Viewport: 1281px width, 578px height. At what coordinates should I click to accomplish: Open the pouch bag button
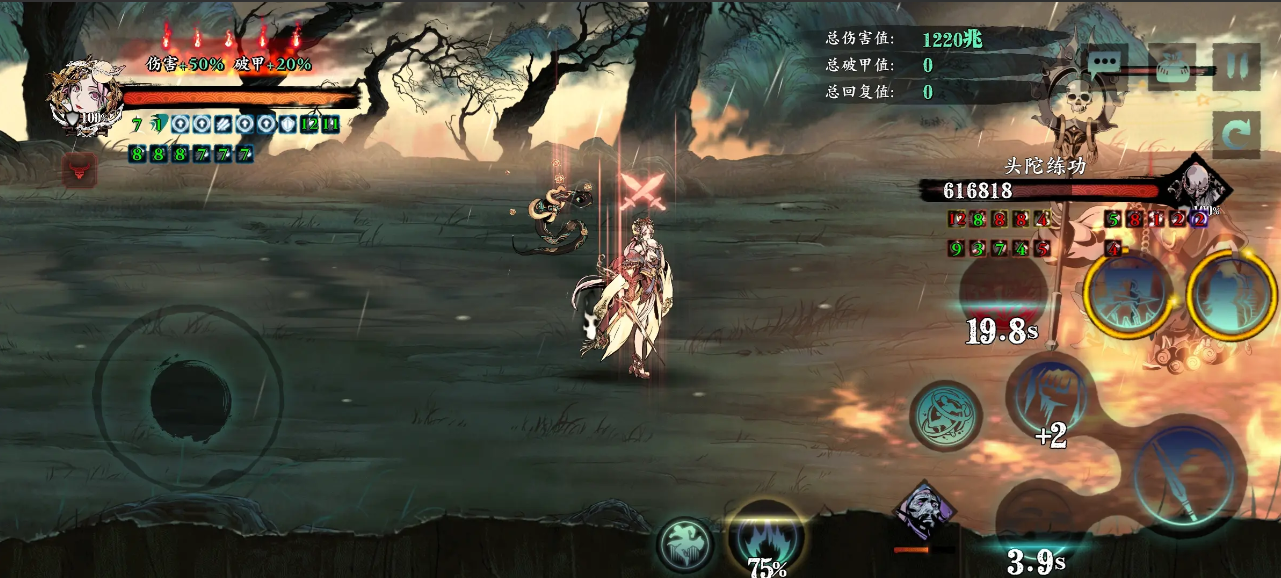1172,68
